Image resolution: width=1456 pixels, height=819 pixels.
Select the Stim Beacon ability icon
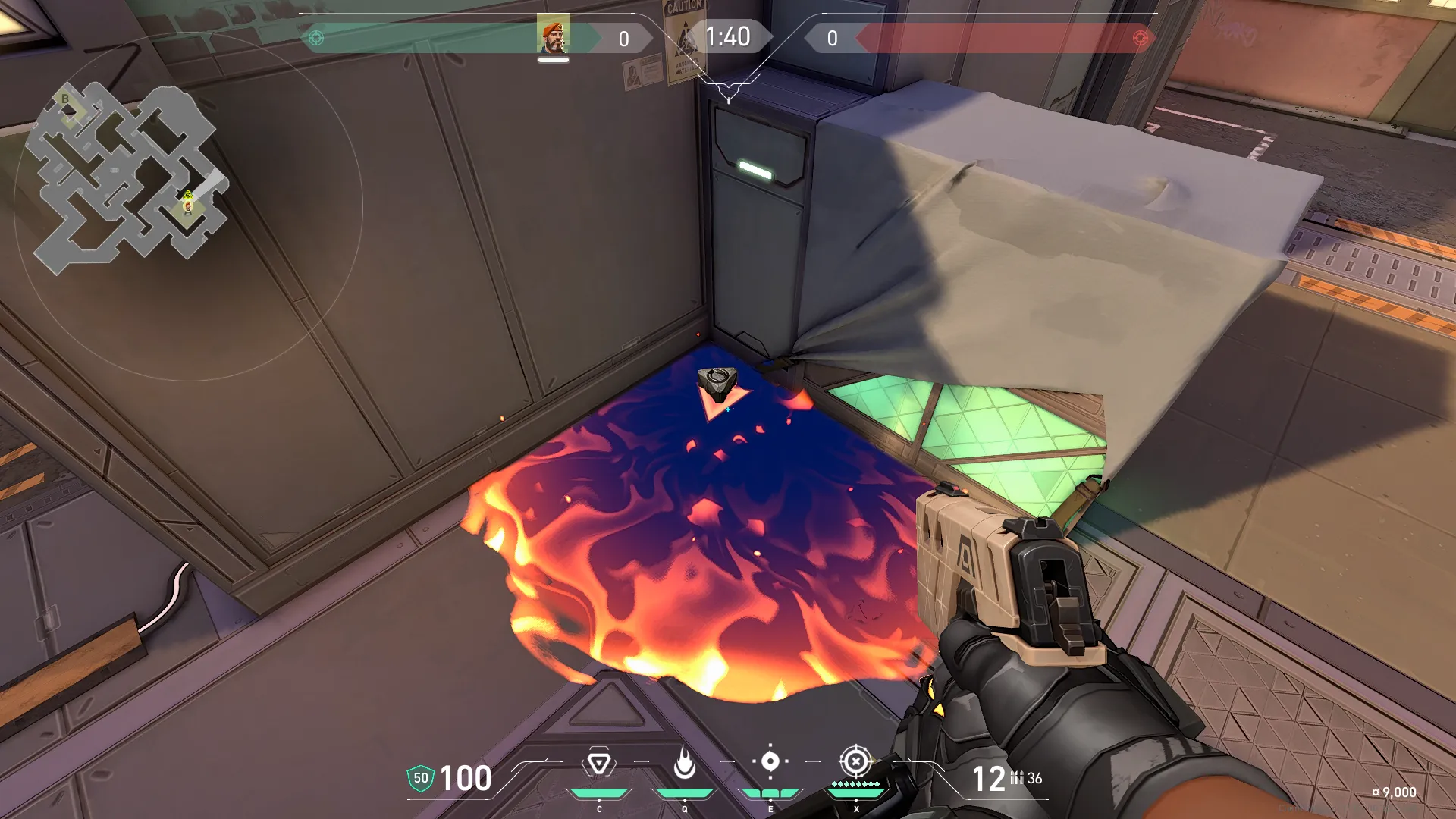[x=599, y=763]
